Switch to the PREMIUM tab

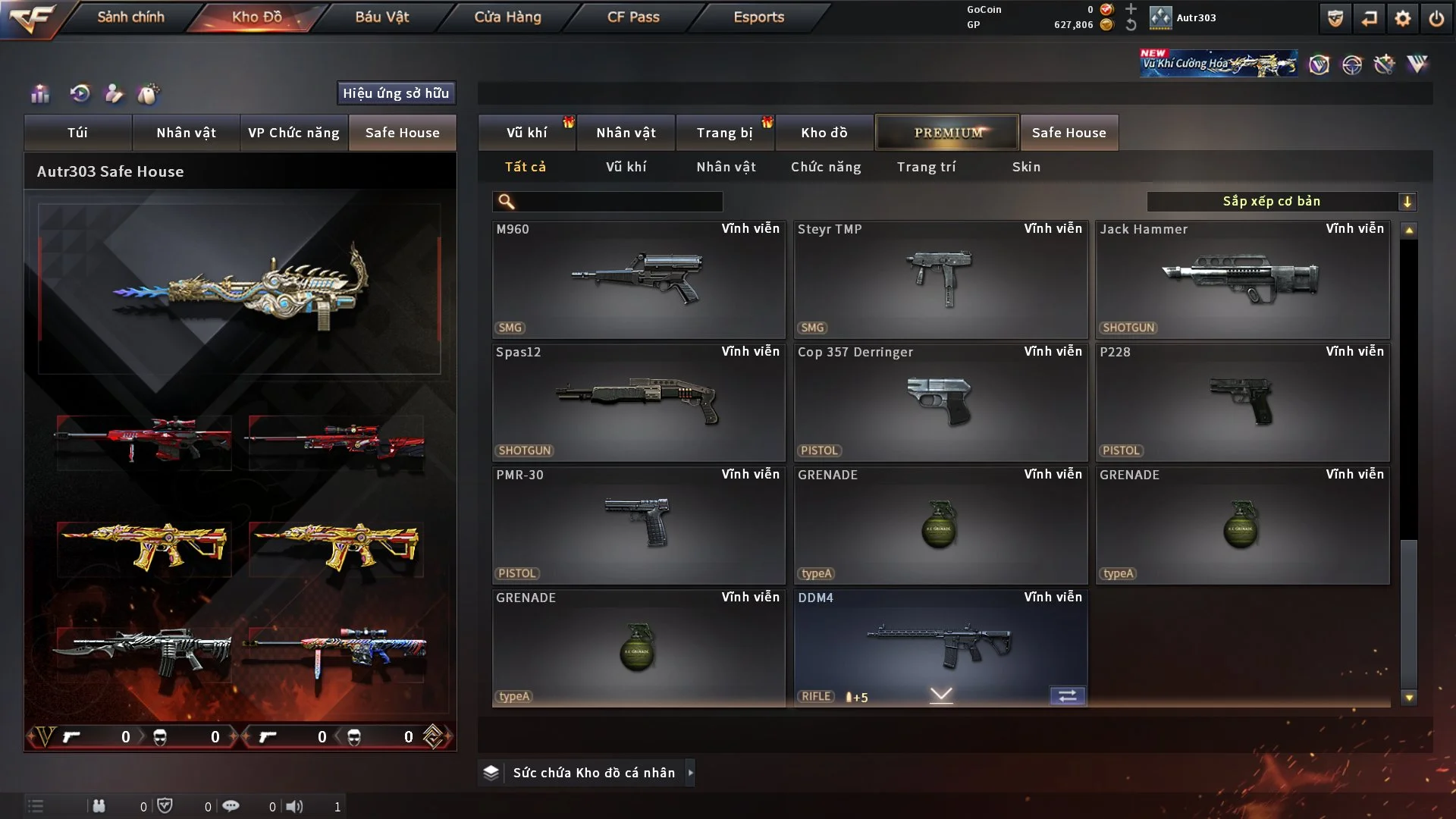[947, 133]
